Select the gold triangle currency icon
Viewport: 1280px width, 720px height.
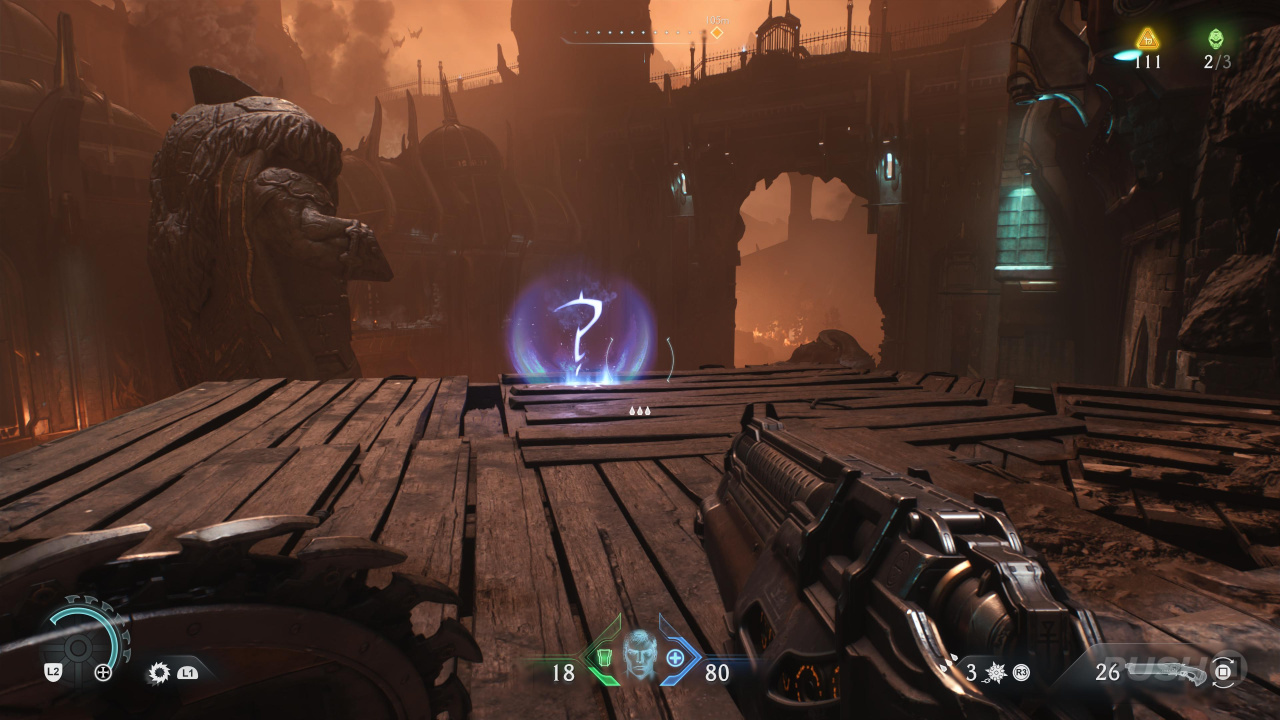pyautogui.click(x=1148, y=39)
